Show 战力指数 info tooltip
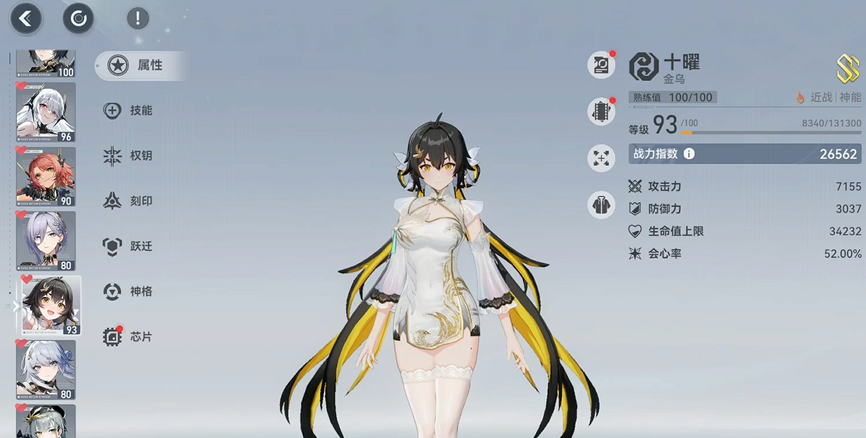Viewport: 866px width, 438px height. pyautogui.click(x=689, y=154)
